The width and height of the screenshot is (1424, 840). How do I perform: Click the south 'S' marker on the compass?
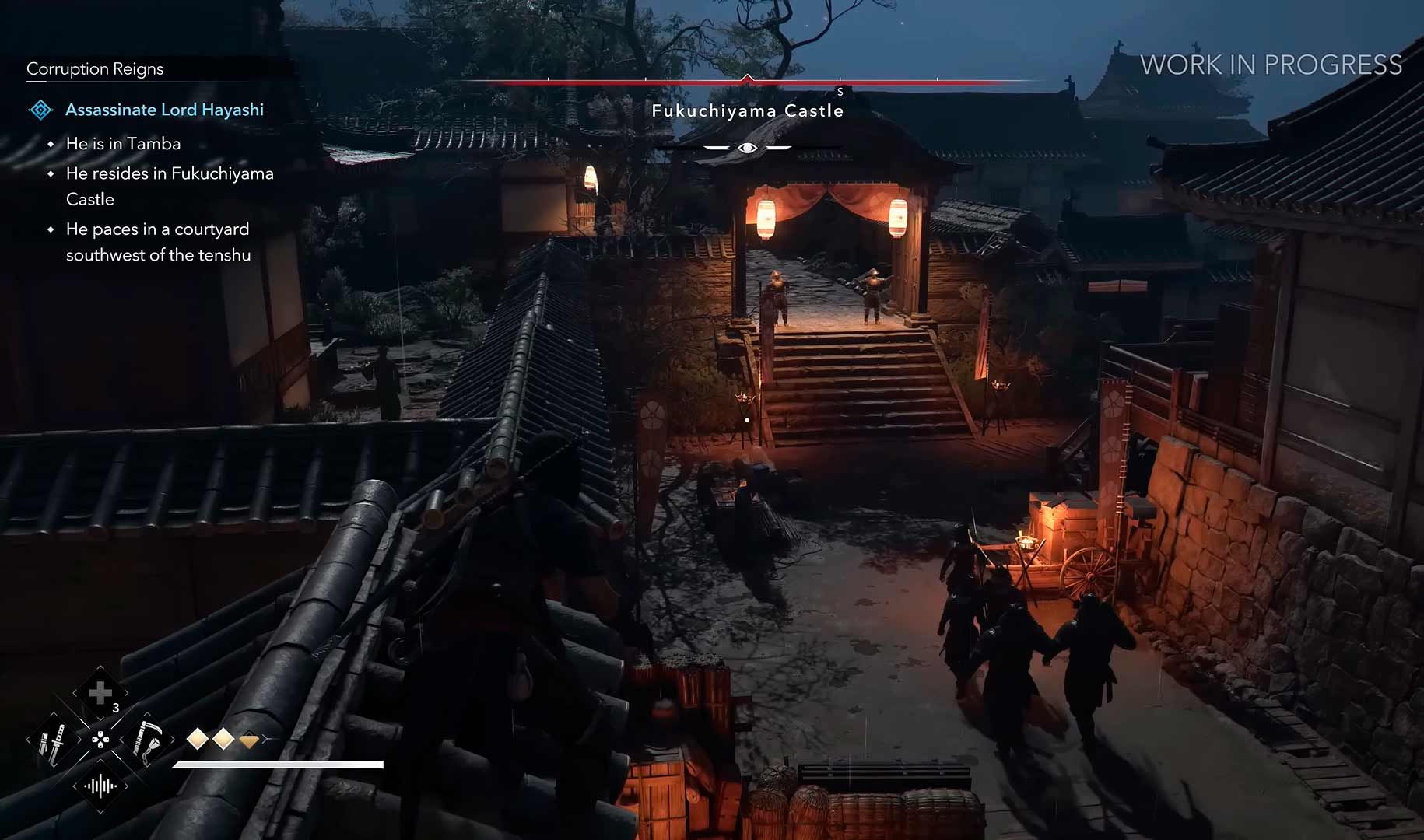tap(840, 91)
